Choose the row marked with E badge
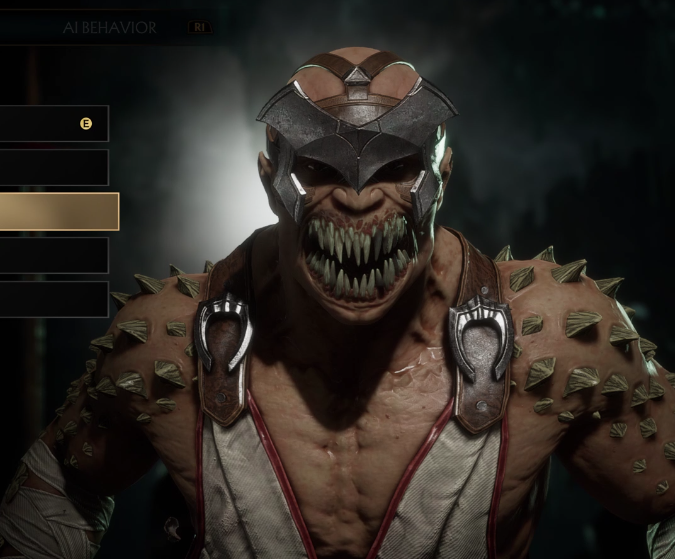The height and width of the screenshot is (559, 675). point(53,124)
